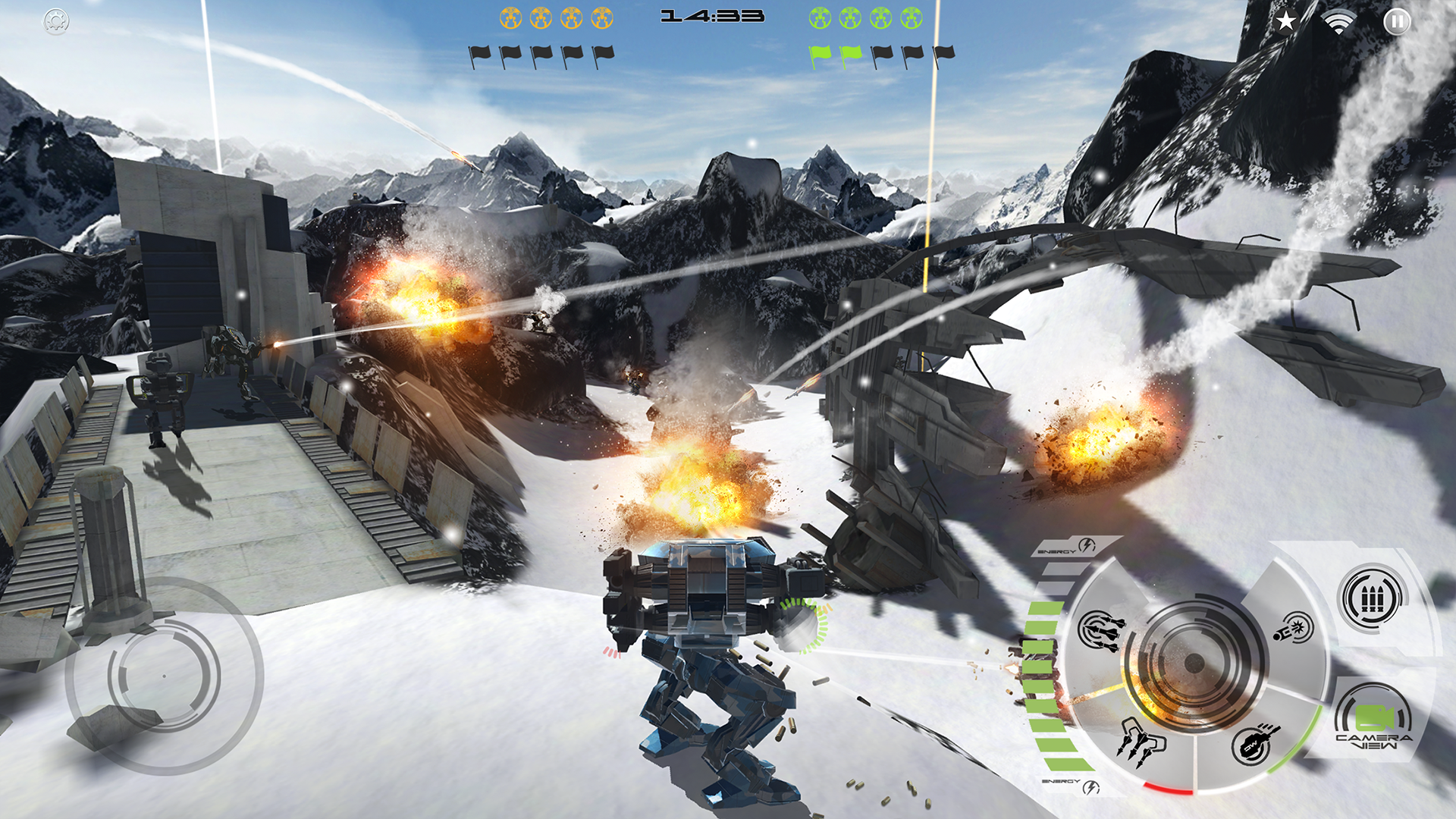Select the last black flag on the right
1456x819 pixels.
coord(943,53)
